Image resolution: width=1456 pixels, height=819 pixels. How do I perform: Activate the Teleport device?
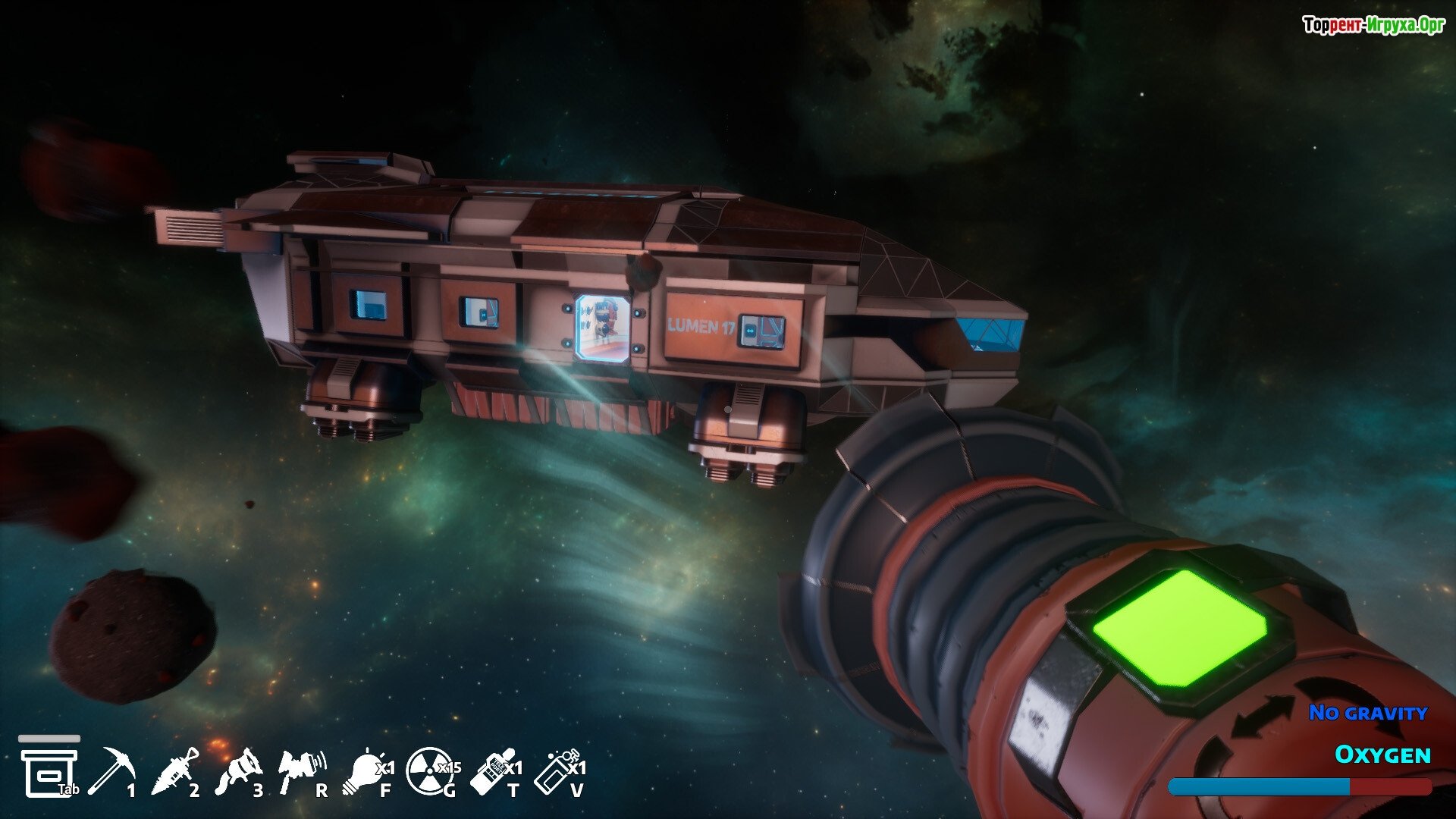[493, 771]
